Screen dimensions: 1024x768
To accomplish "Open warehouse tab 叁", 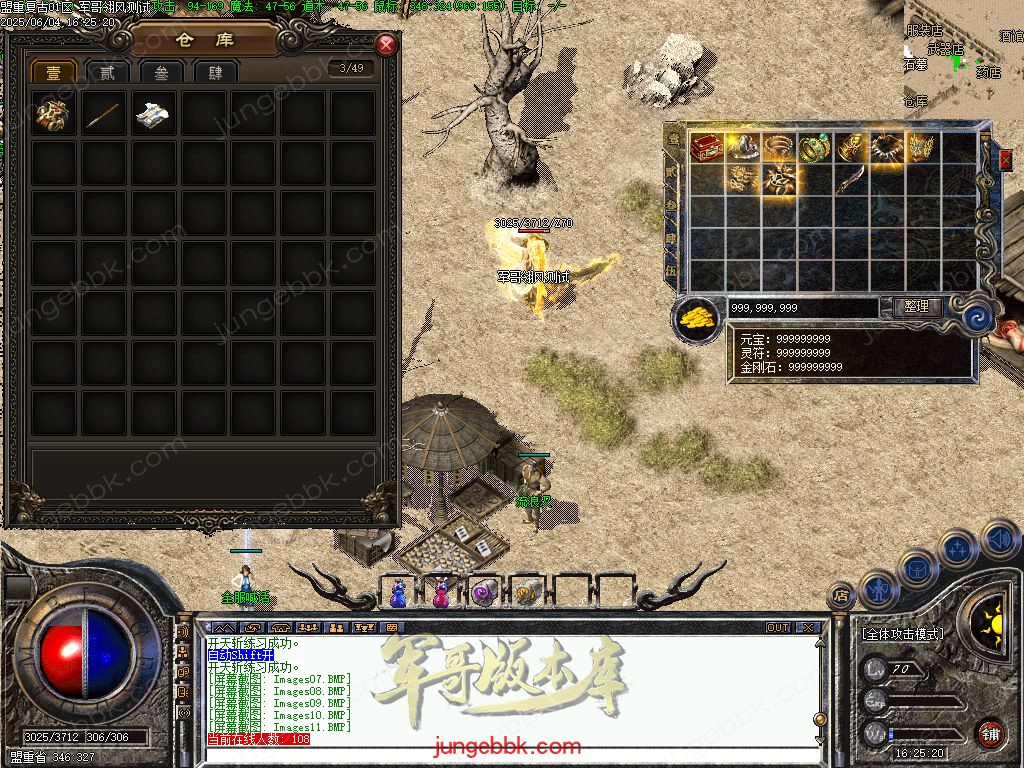I will pos(161,72).
